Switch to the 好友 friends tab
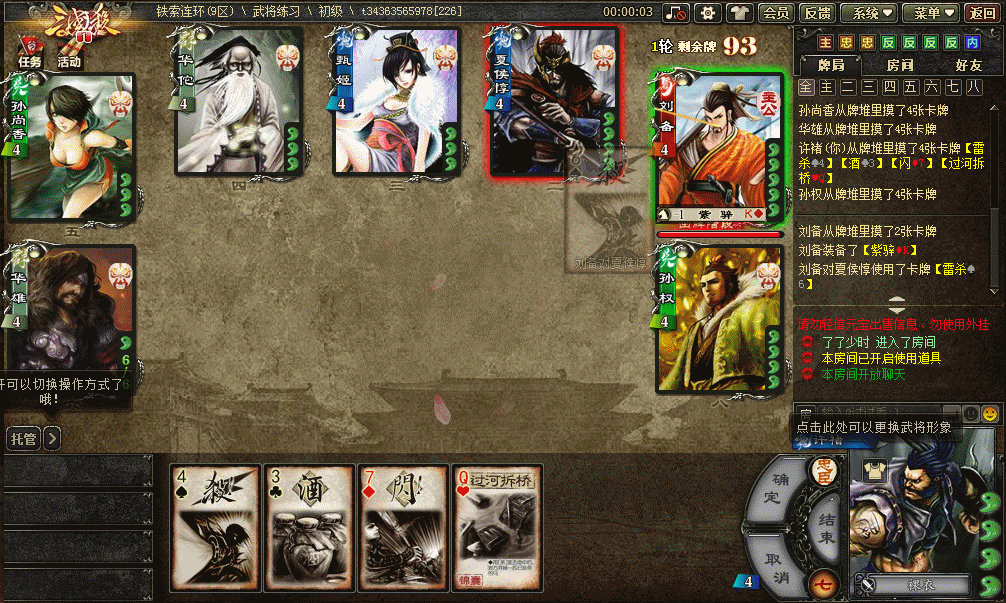Image resolution: width=1006 pixels, height=603 pixels. point(967,65)
